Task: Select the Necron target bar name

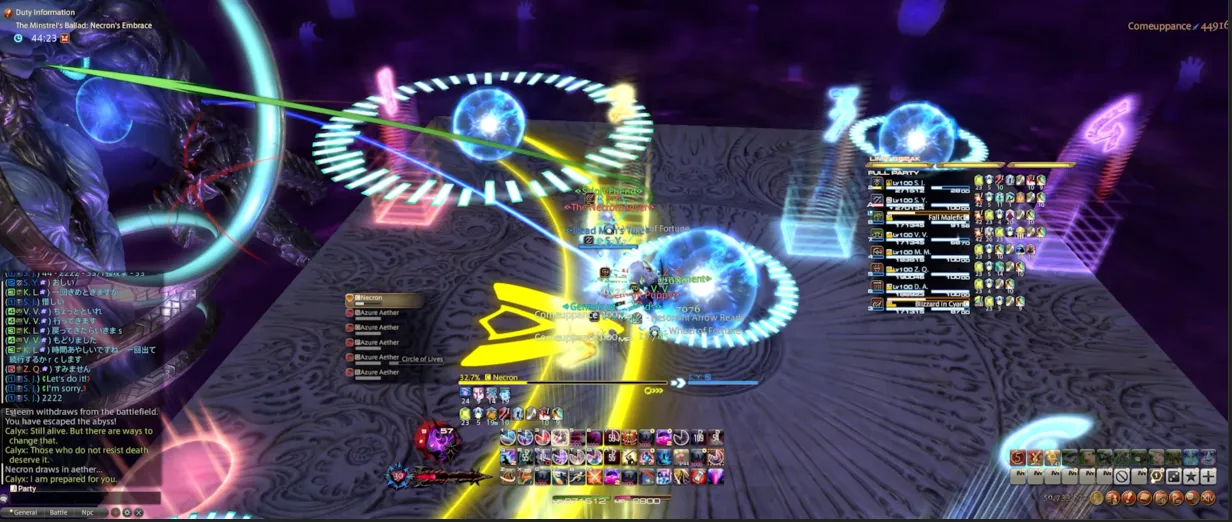Action: [505, 378]
